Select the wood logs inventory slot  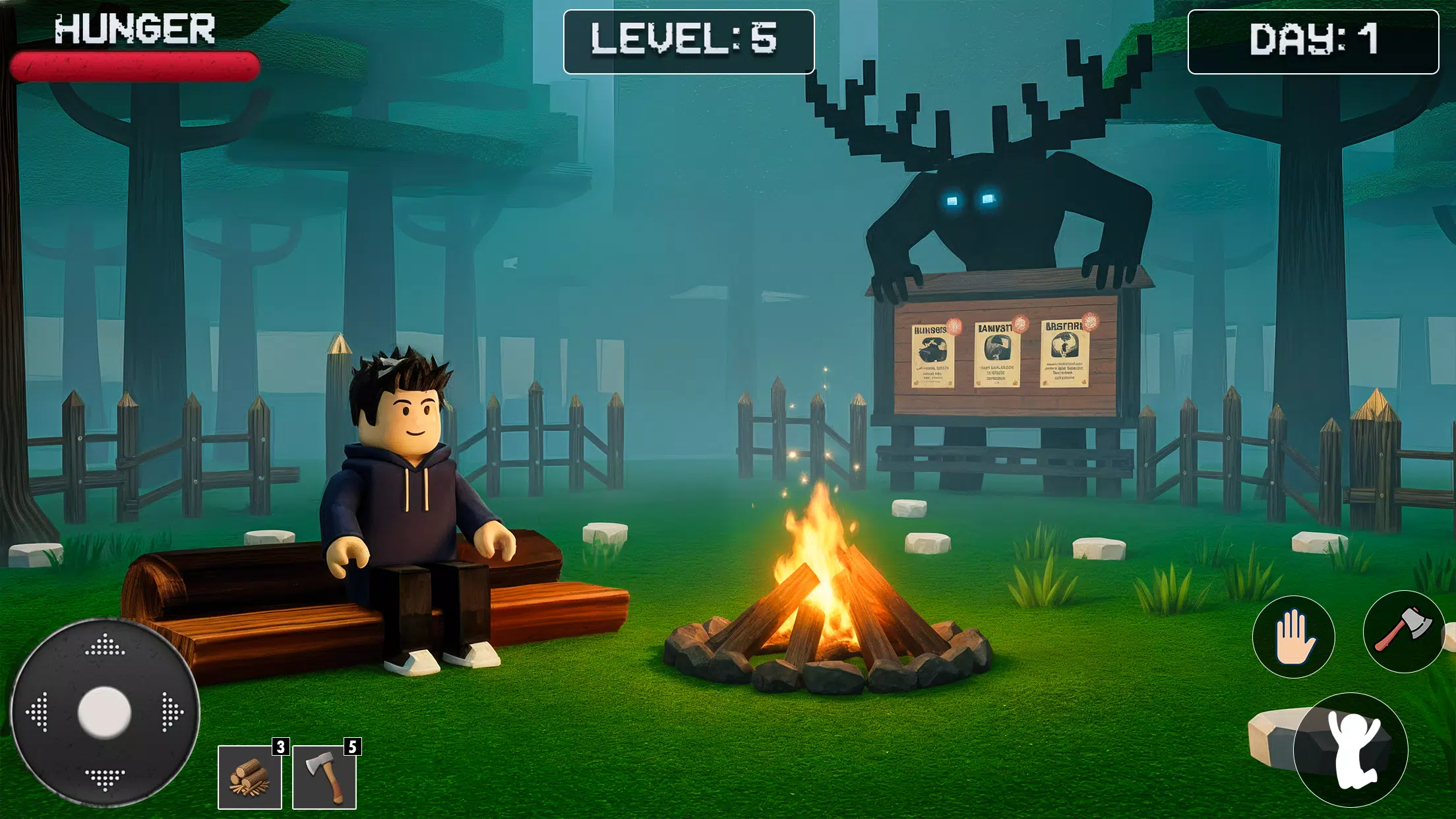pos(250,777)
